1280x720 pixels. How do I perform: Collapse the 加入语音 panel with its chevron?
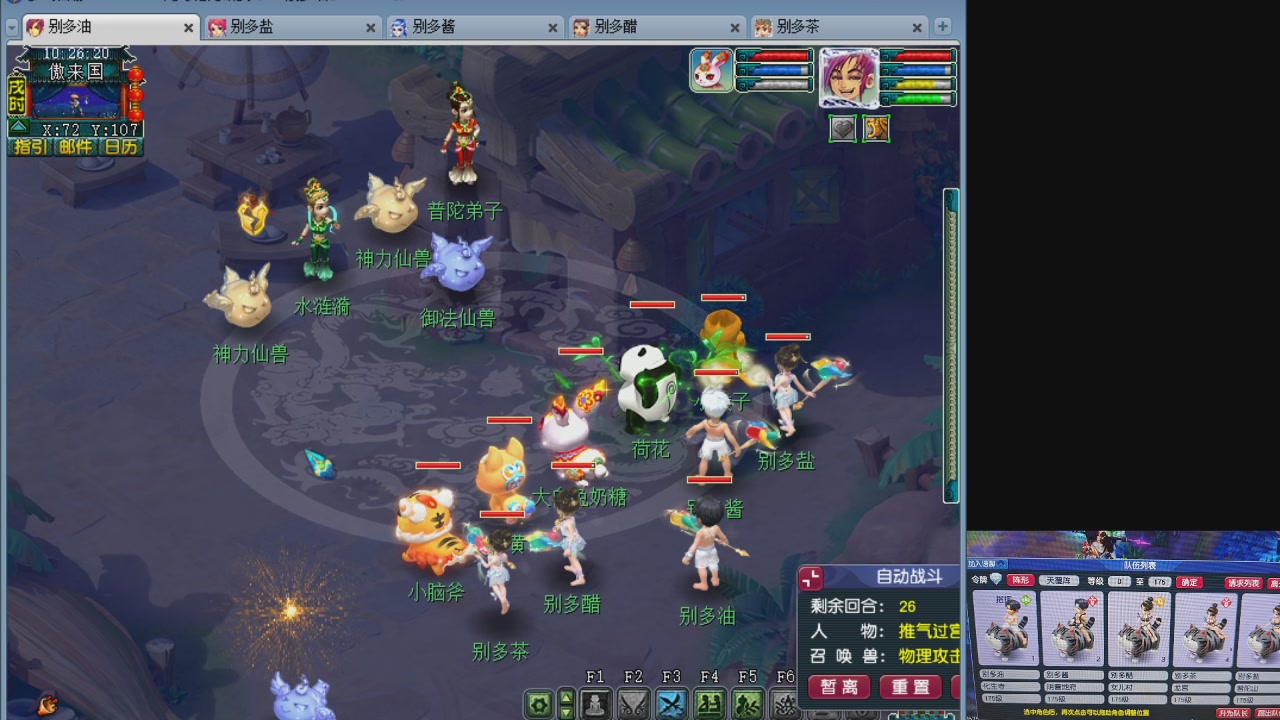[1001, 563]
